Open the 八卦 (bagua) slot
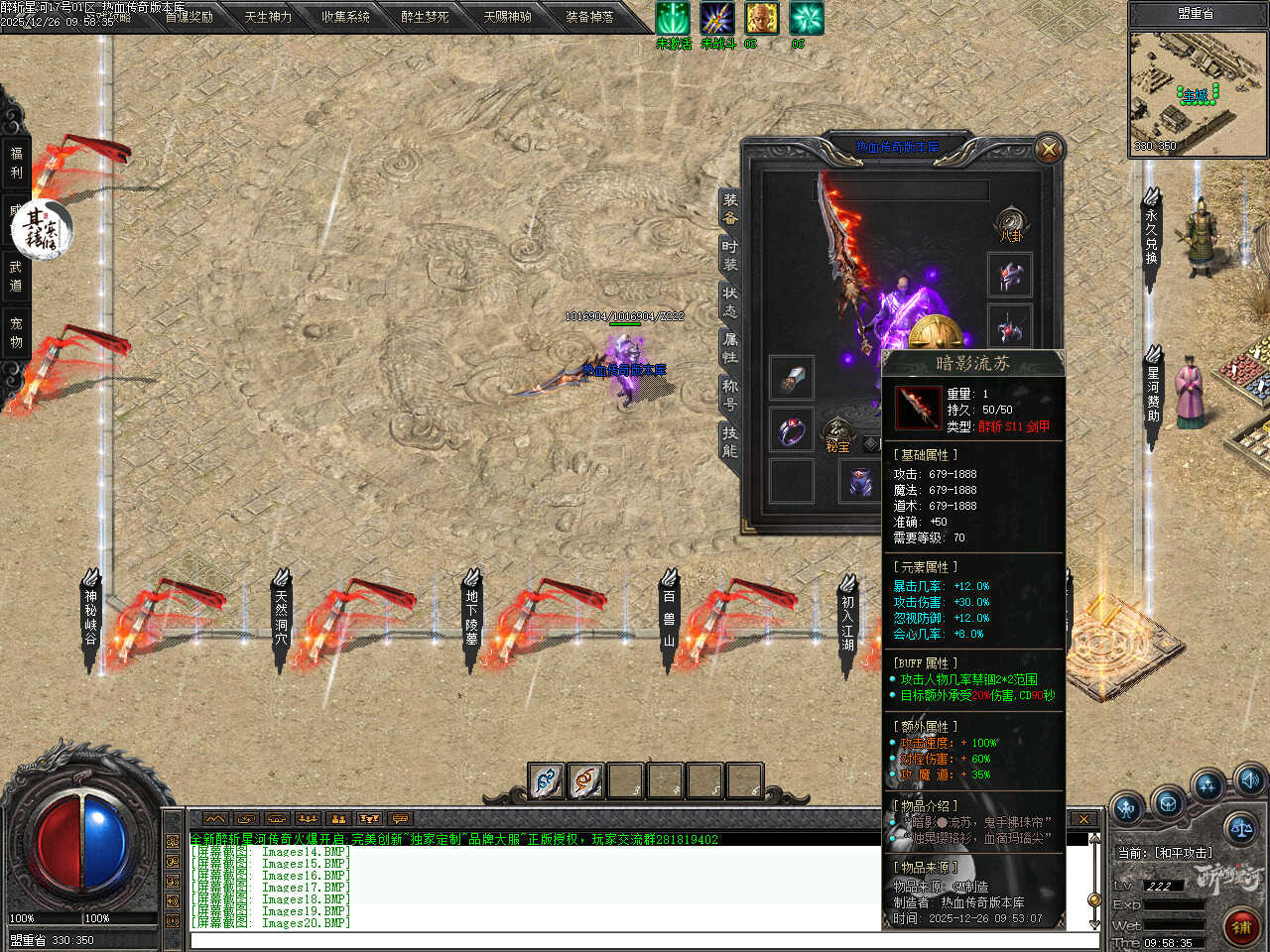The width and height of the screenshot is (1270, 952). [1010, 222]
